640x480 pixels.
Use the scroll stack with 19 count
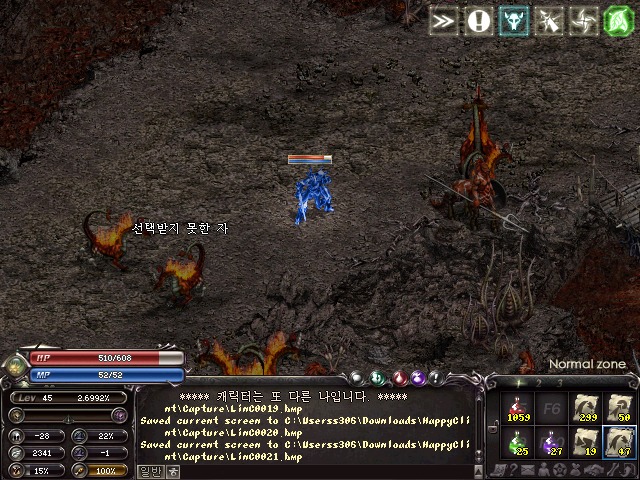click(x=586, y=442)
